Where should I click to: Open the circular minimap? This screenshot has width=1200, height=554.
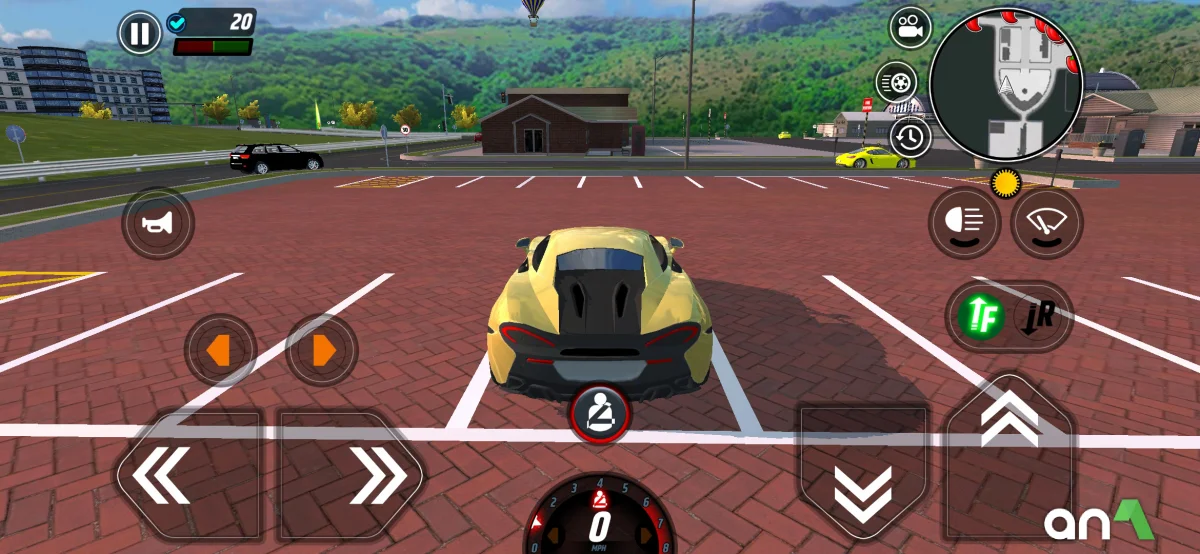[x=1005, y=85]
